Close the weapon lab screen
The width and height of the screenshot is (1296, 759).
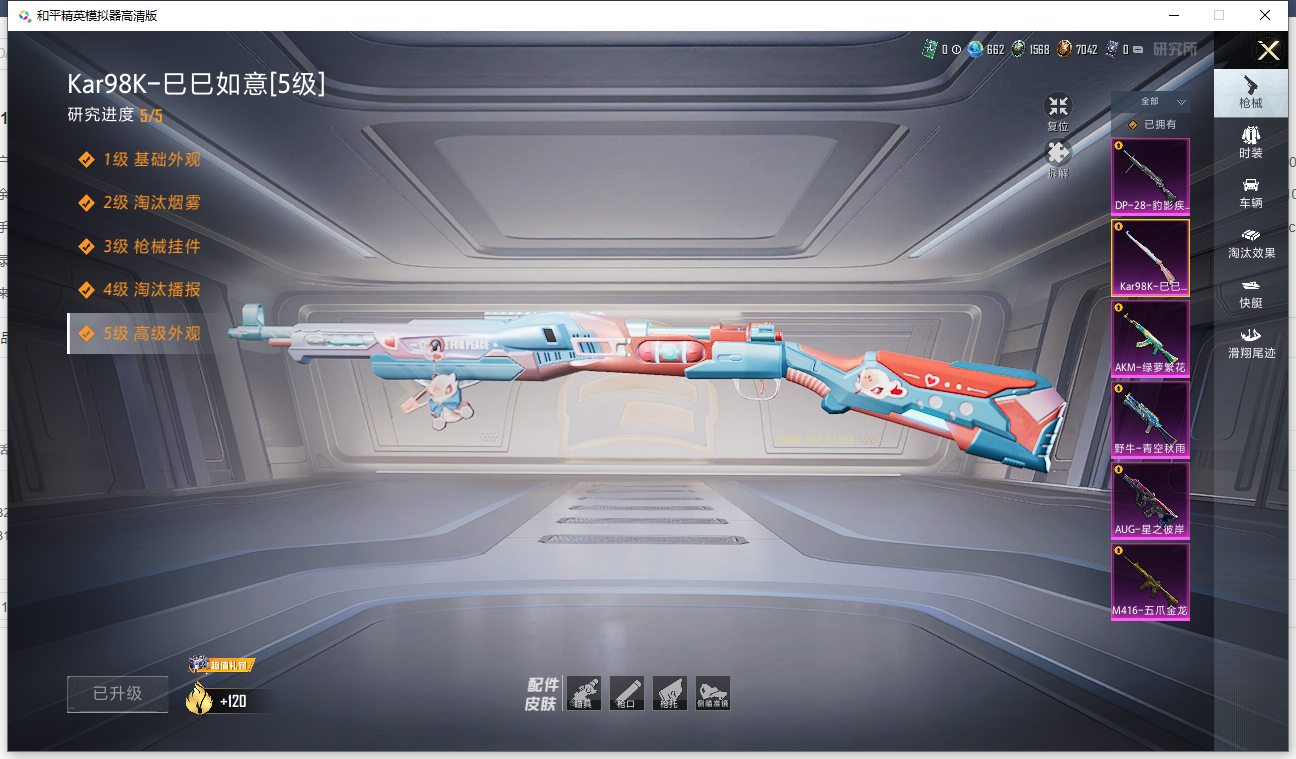(x=1268, y=51)
